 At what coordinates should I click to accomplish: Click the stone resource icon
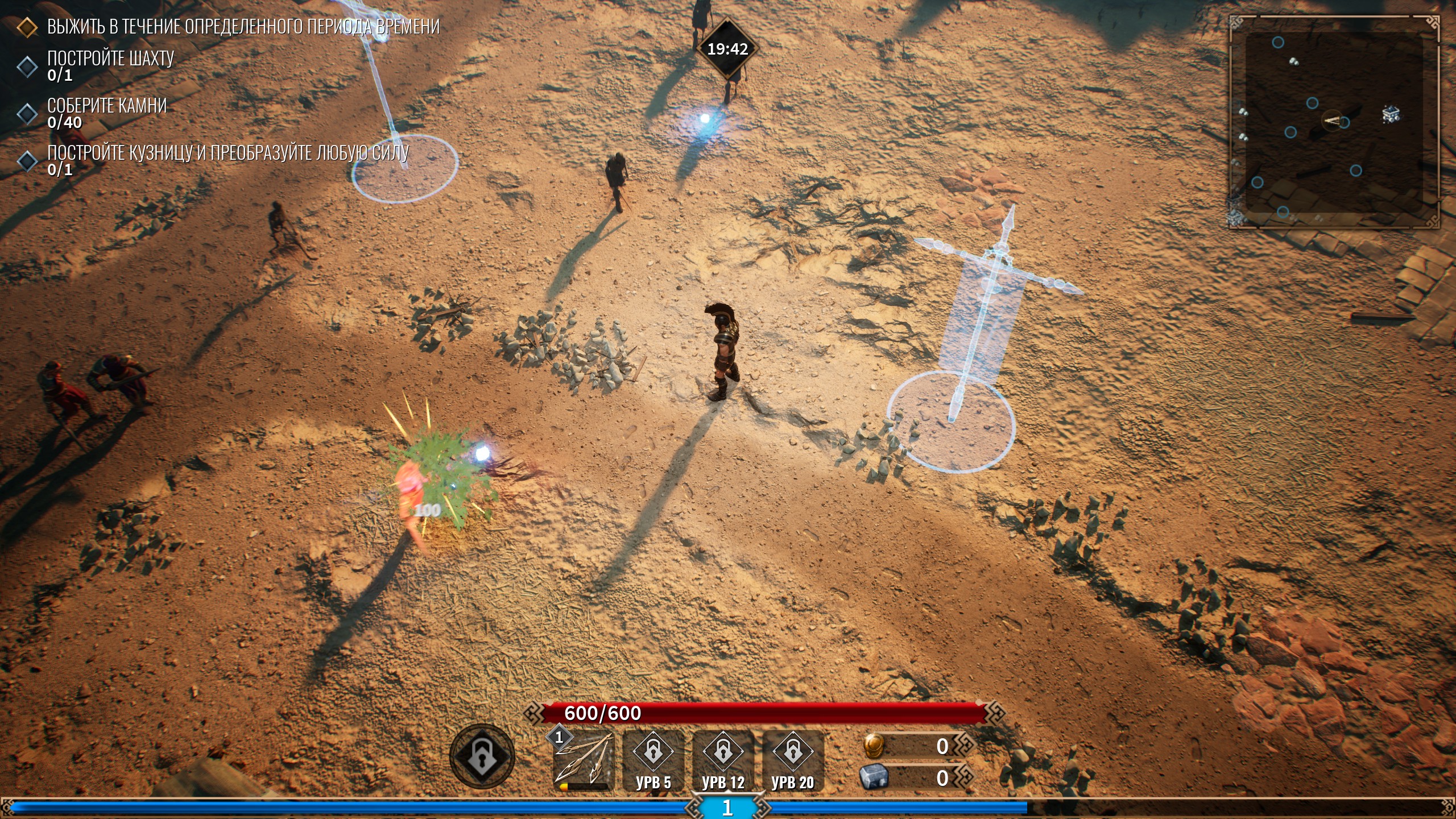point(874,777)
